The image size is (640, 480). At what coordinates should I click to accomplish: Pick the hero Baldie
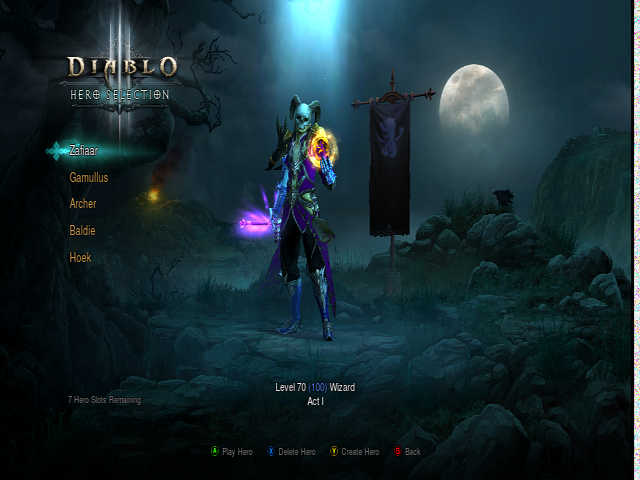tap(83, 231)
